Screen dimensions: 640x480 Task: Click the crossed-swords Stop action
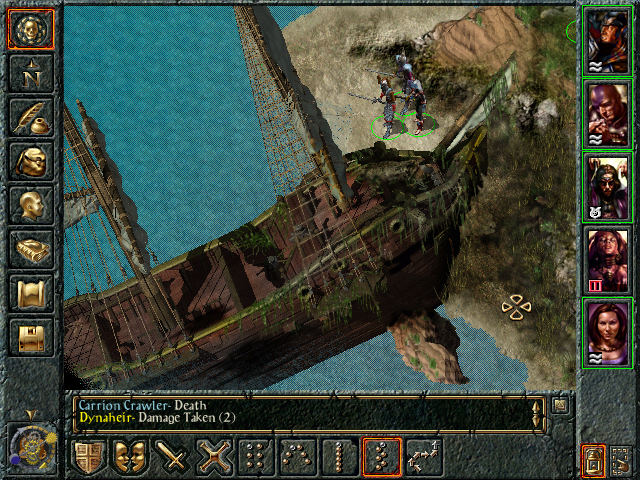(214, 457)
